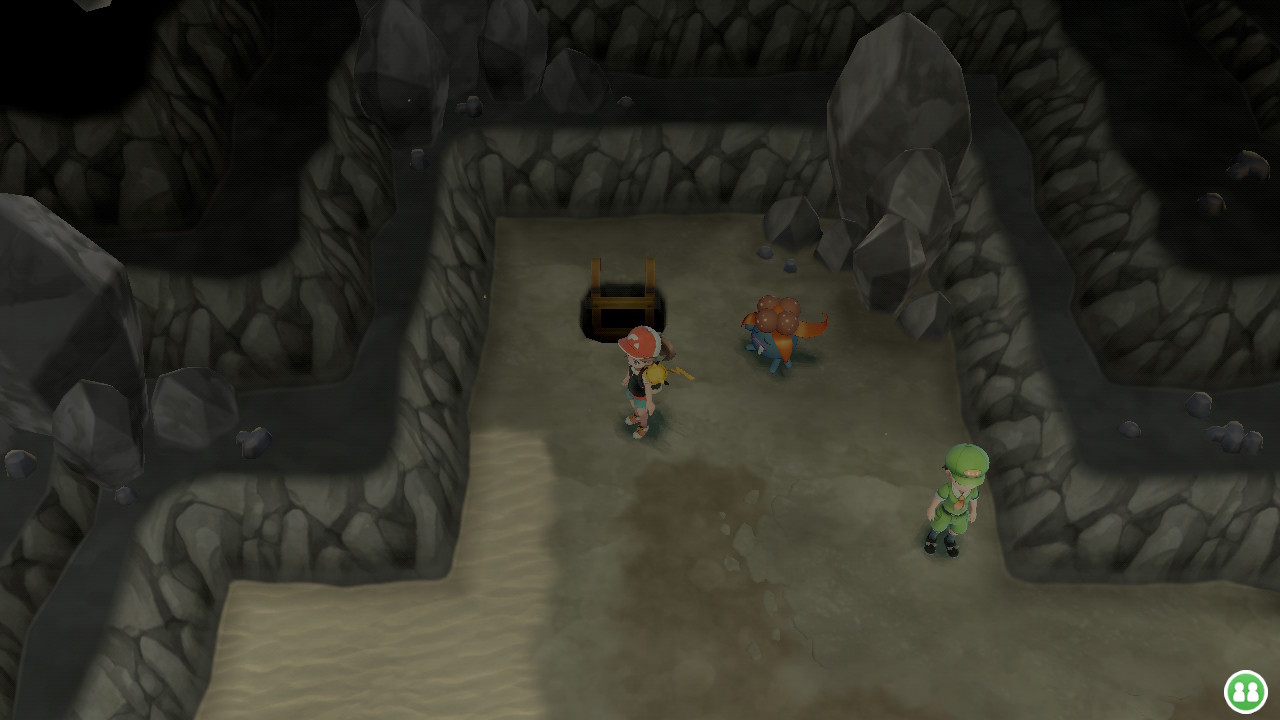
Task: Click the green two-player support icon
Action: click(x=1245, y=691)
